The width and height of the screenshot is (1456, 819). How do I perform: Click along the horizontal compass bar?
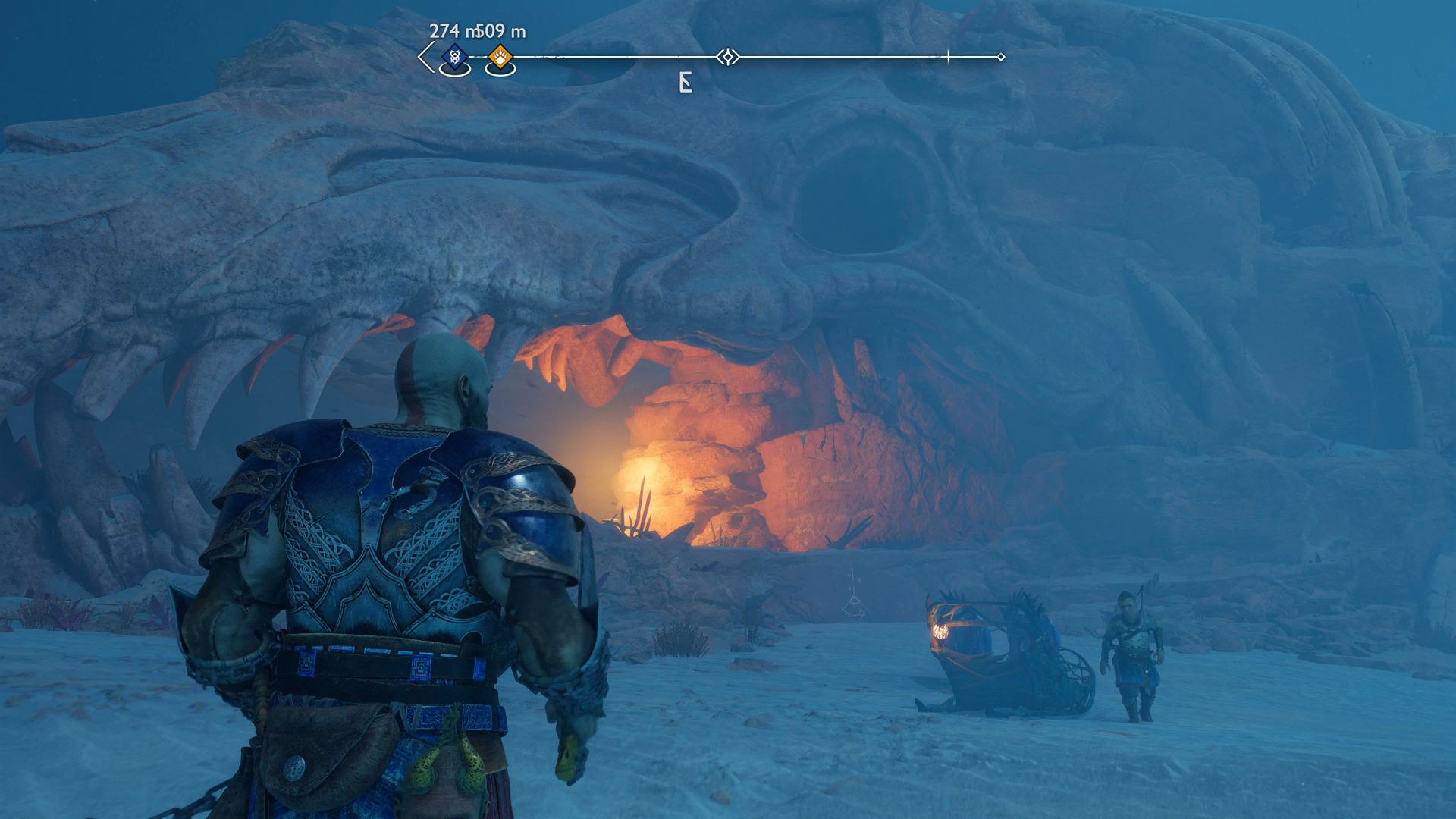point(834,55)
